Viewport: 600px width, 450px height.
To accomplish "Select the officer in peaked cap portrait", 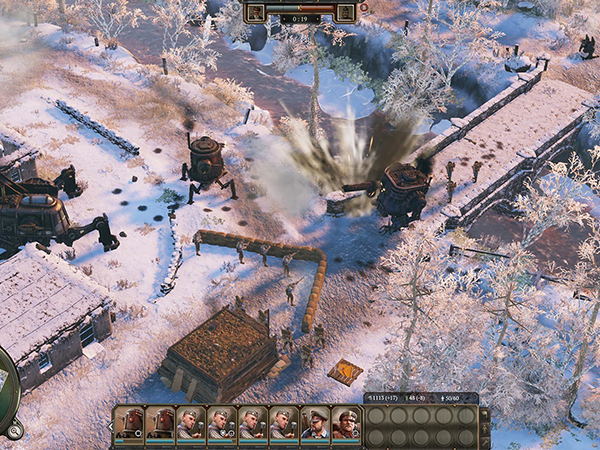I will tap(315, 424).
